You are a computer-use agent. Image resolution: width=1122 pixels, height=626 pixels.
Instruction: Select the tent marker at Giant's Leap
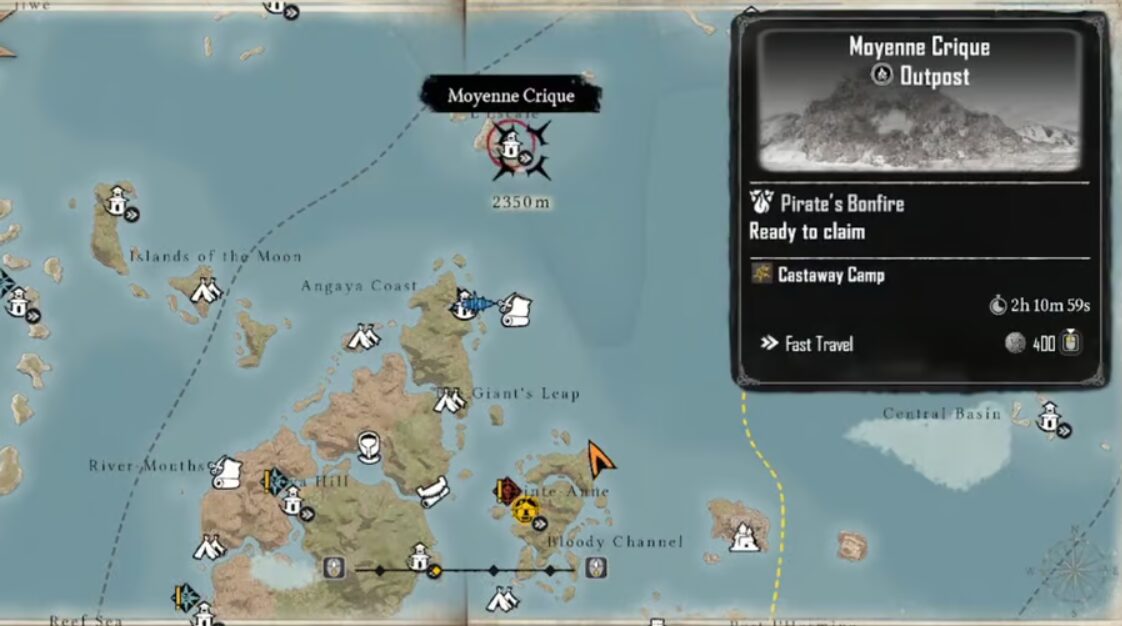[449, 401]
